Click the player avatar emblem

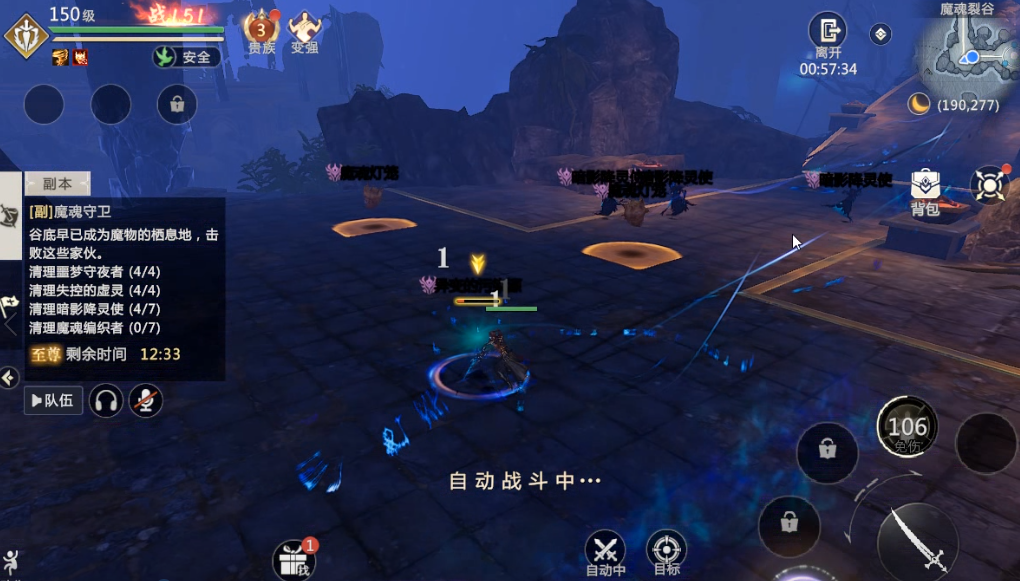[x=26, y=37]
